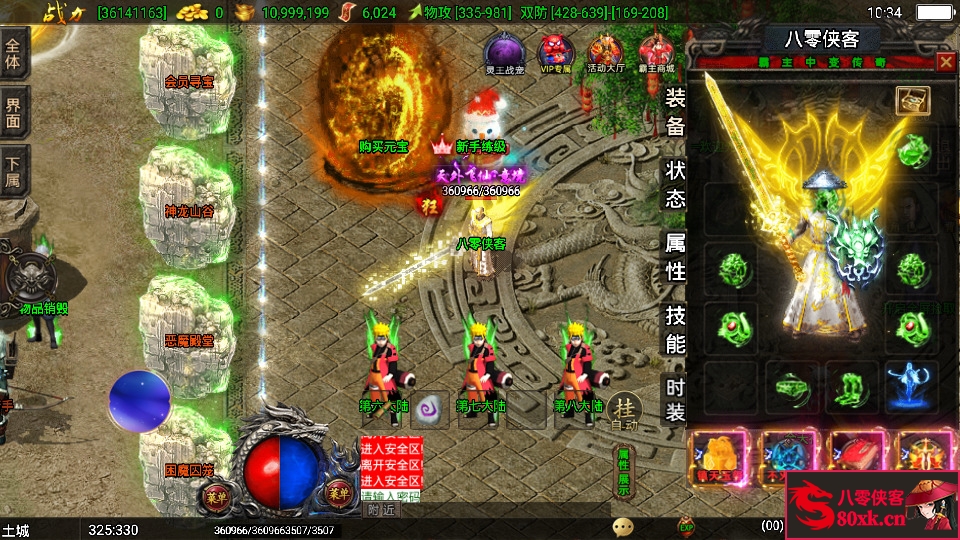Switch to the 装备 equipment tab
This screenshot has height=540, width=960.
coord(676,112)
